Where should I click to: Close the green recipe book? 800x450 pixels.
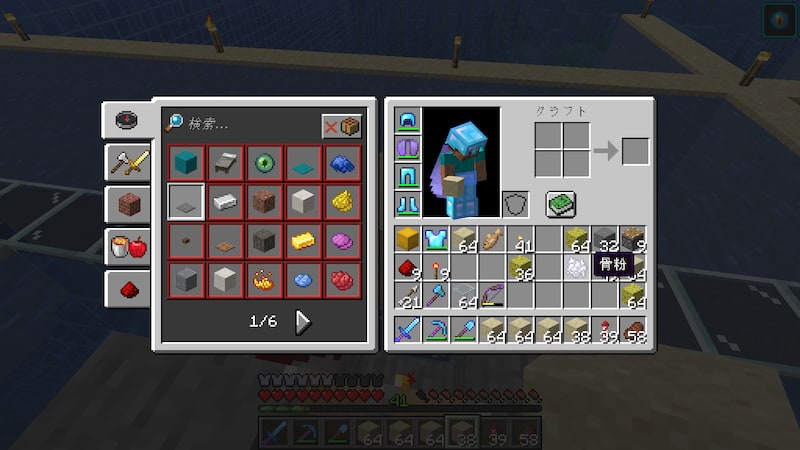coord(559,204)
